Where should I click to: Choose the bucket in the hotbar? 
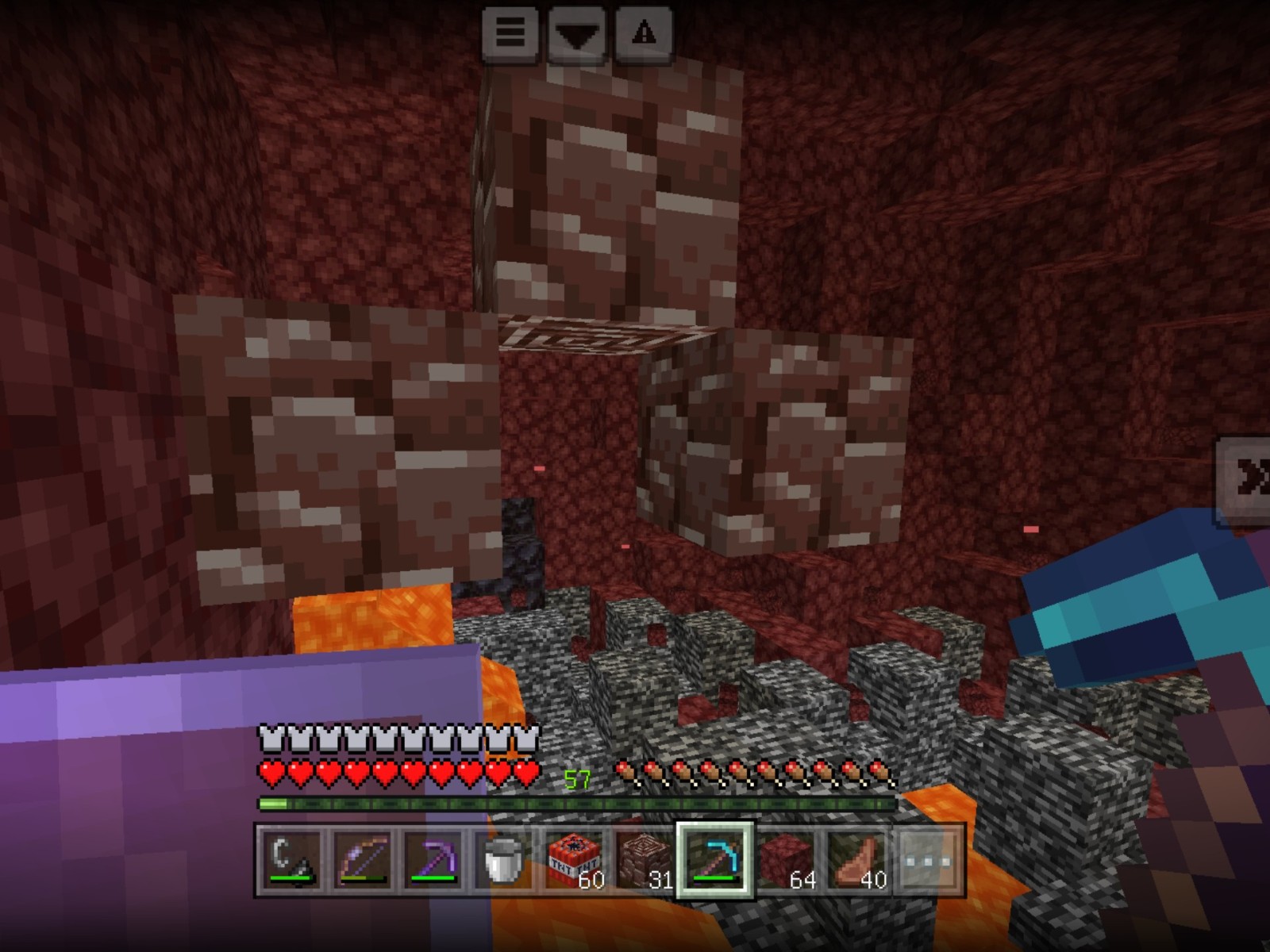[x=502, y=860]
